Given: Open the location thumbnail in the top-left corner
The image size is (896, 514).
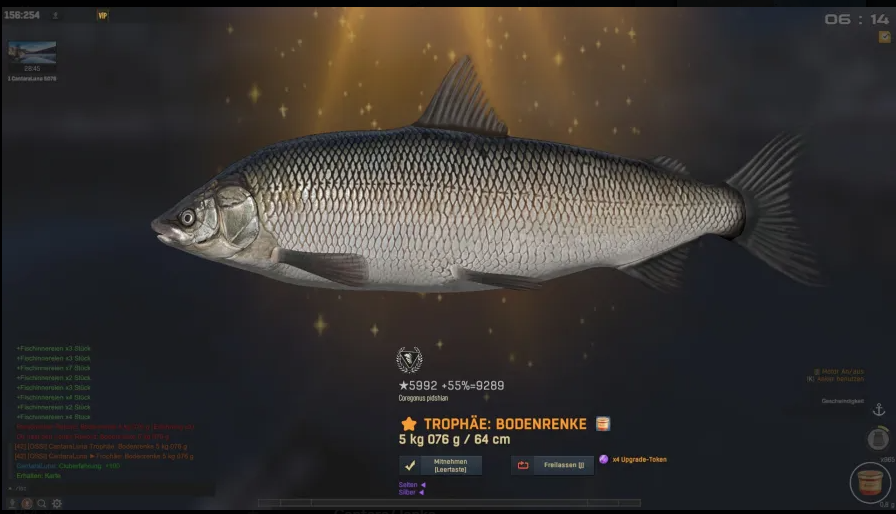Looking at the screenshot, I should pos(32,53).
